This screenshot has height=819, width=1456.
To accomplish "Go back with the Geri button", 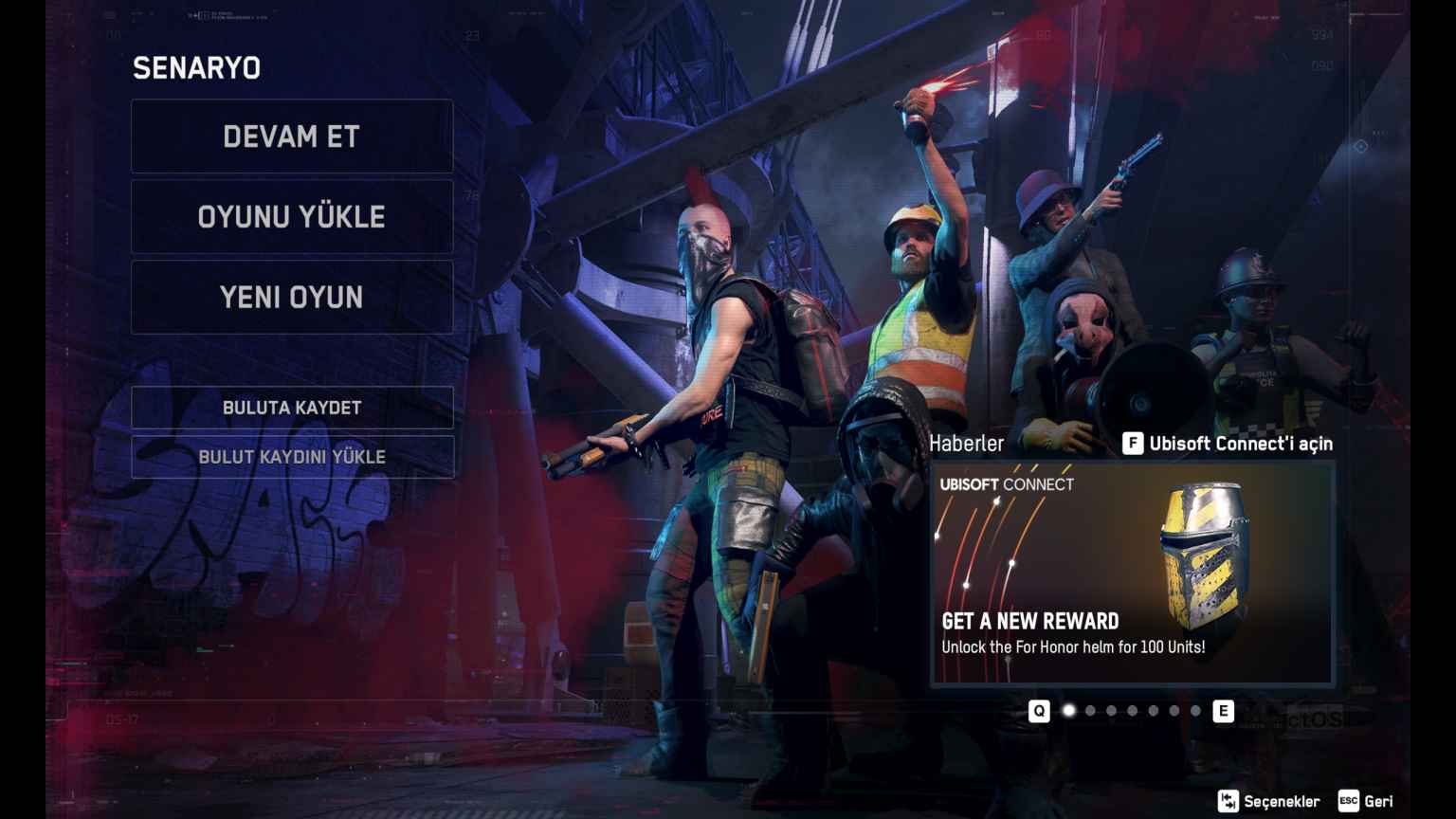I will click(x=1366, y=801).
